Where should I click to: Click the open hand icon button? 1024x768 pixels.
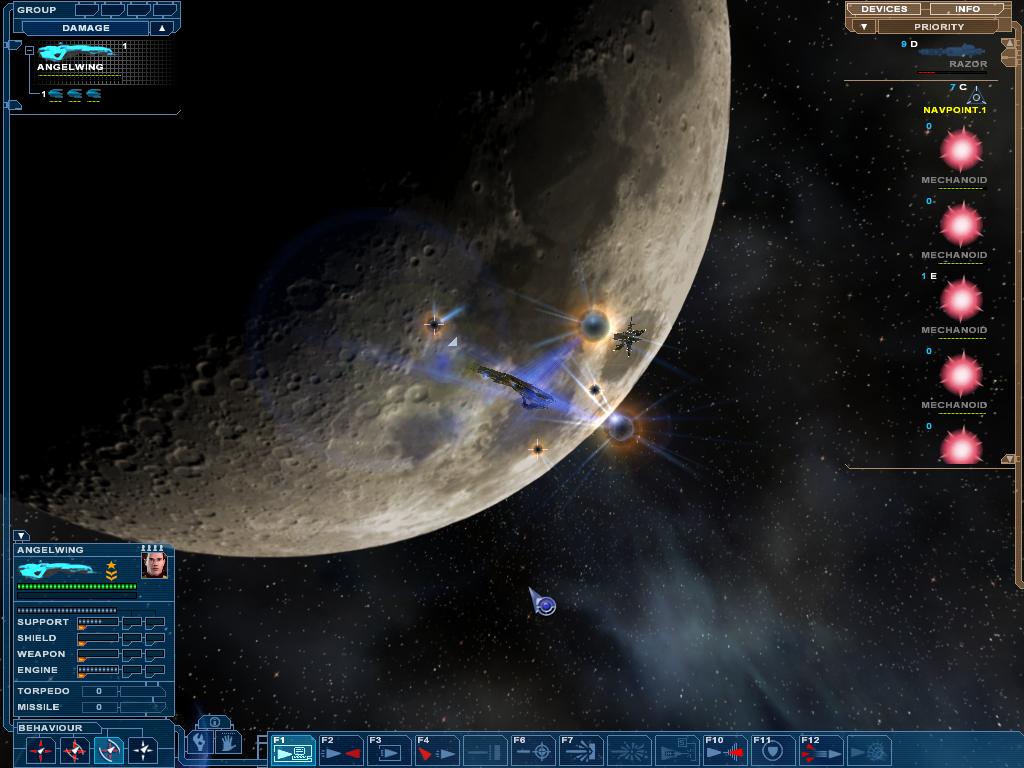tap(228, 743)
